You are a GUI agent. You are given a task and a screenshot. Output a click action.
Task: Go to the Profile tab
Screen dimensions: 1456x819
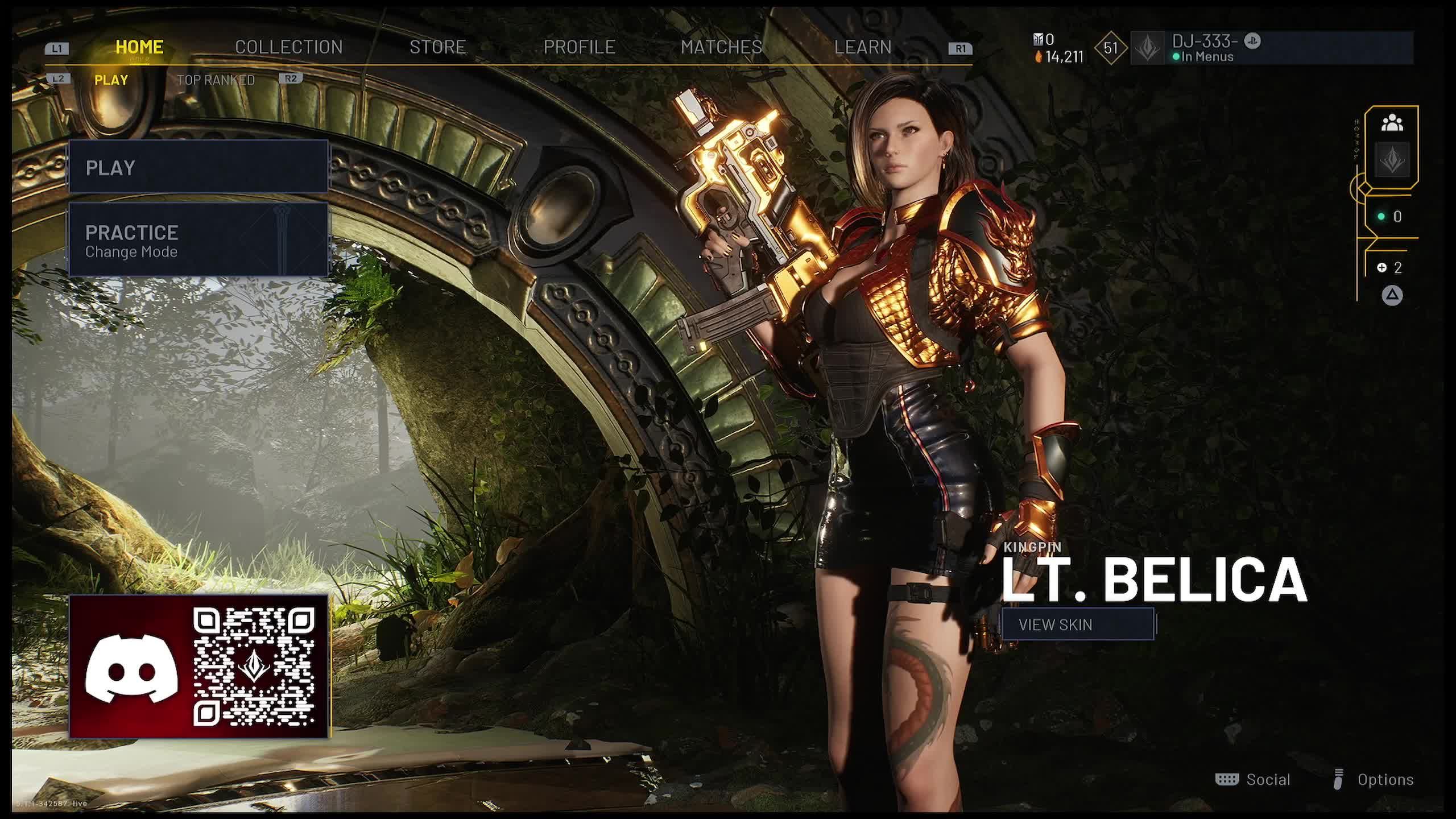[x=579, y=47]
